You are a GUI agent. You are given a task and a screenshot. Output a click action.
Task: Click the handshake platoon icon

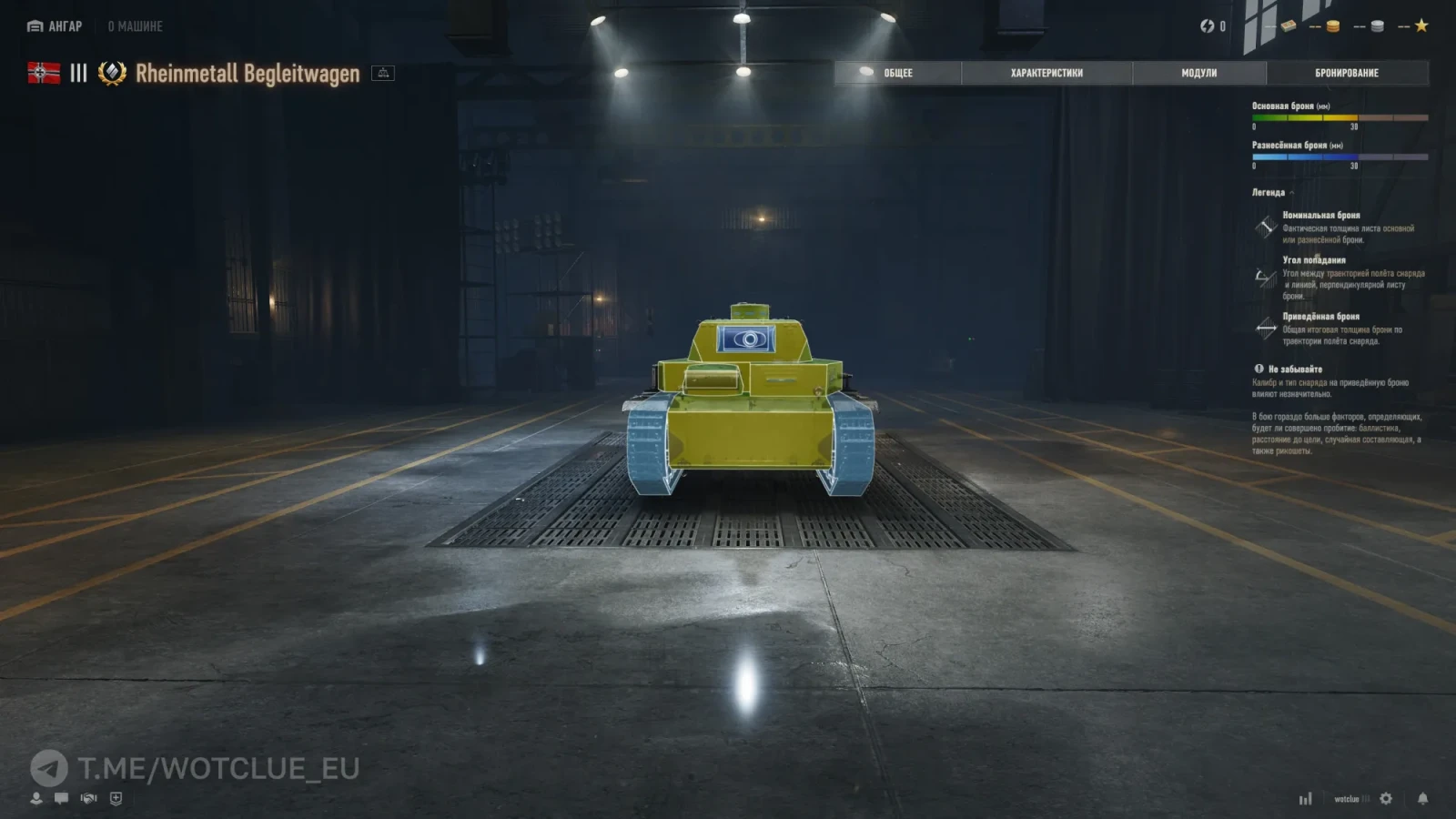click(x=88, y=798)
